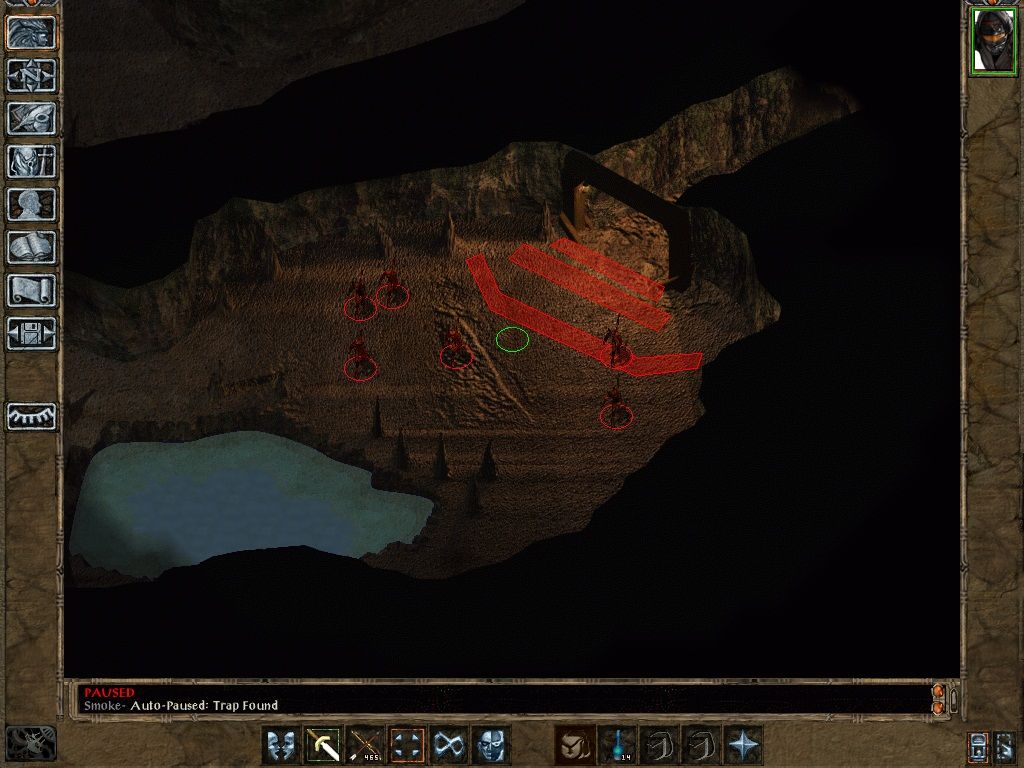Activate stealth with the twin masks icon
The width and height of the screenshot is (1024, 768).
(281, 745)
